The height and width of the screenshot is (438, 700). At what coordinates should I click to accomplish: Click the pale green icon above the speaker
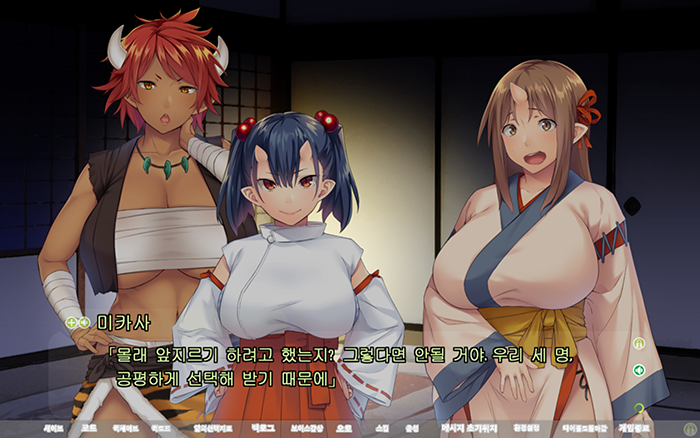pos(638,343)
